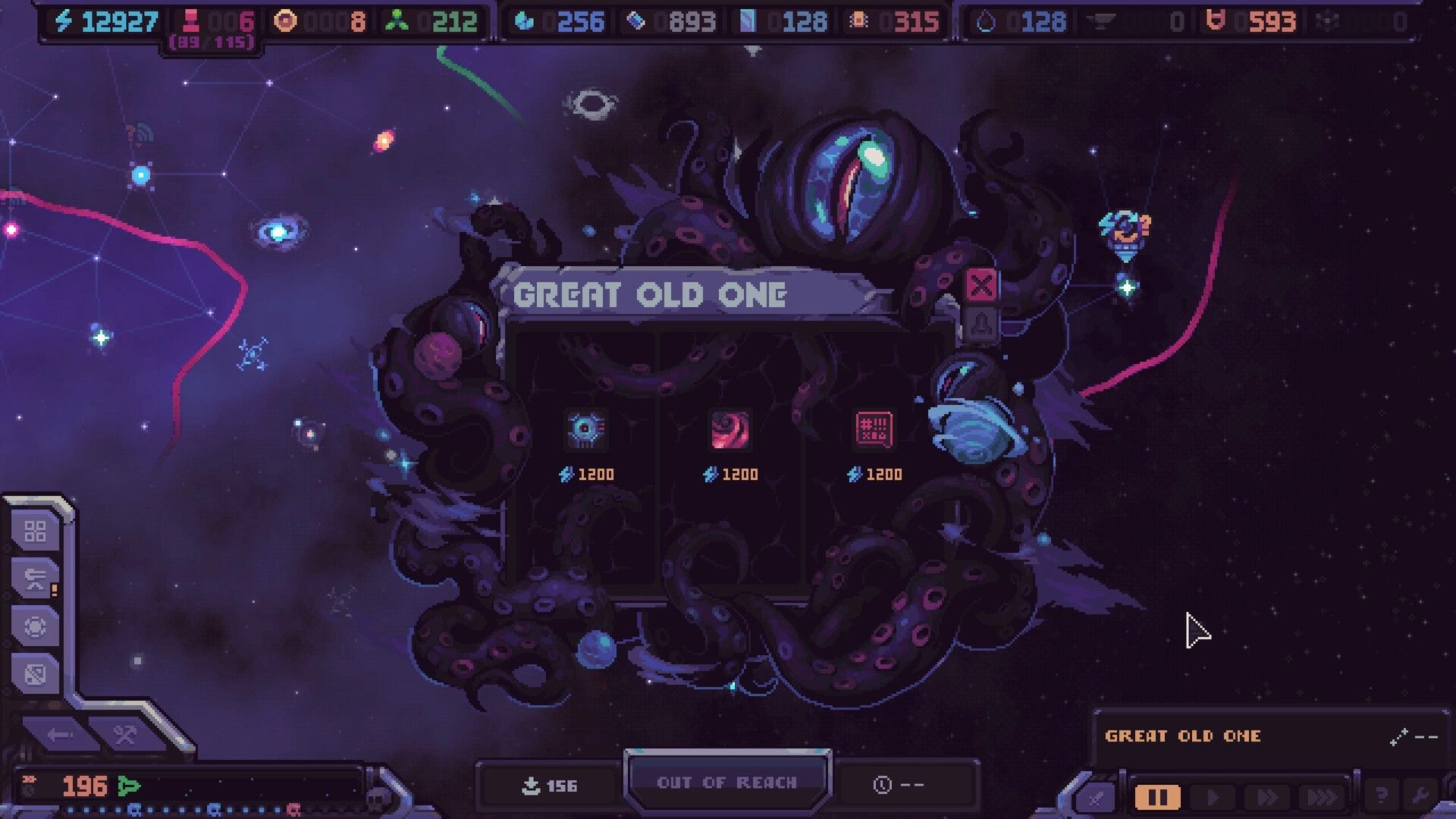Open the overview grid panel in the left sidebar
Image resolution: width=1456 pixels, height=819 pixels.
click(36, 532)
